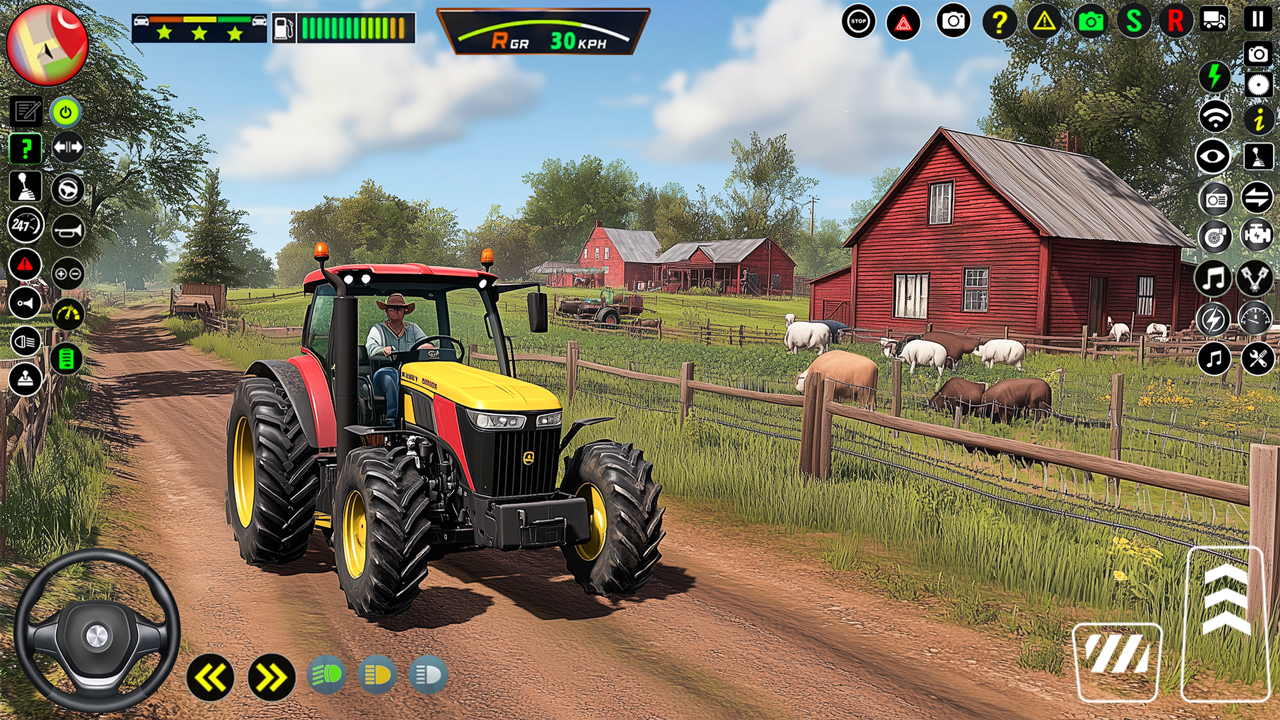Screen dimensions: 1280x720
Task: Click the wrench and screwdriver tools icon
Action: (1255, 357)
